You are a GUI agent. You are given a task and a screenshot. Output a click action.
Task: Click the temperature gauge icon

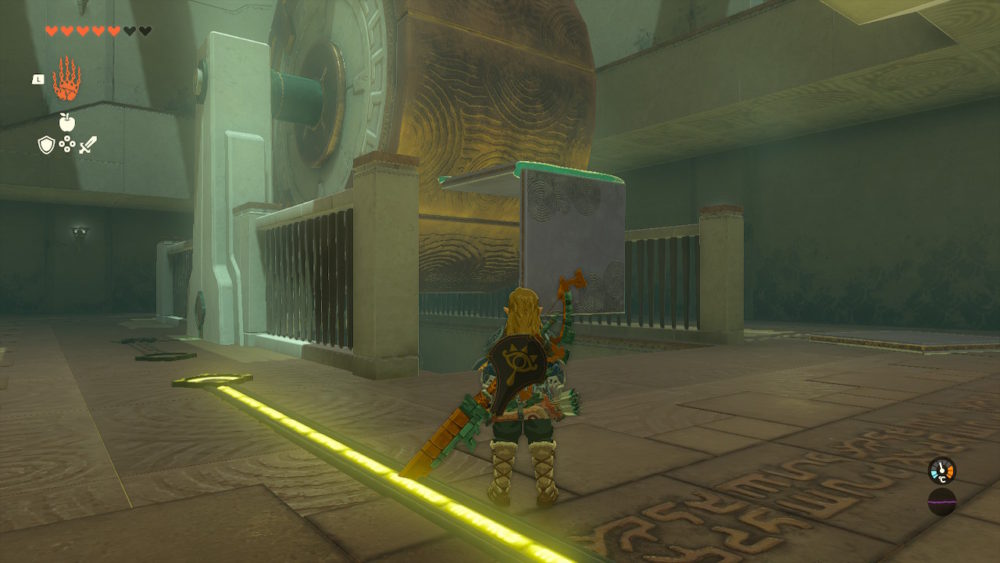[941, 470]
